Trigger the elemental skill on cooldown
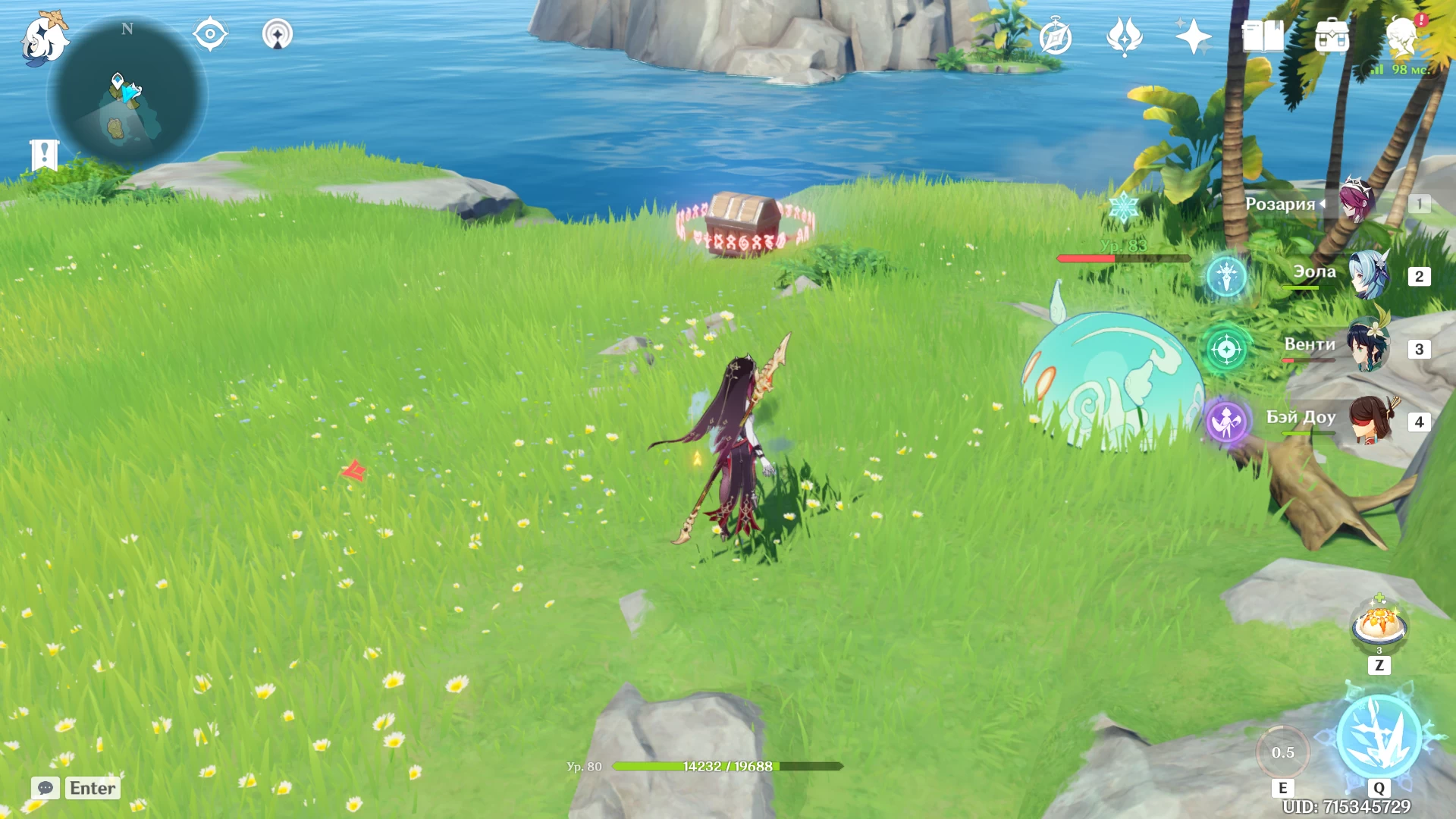The height and width of the screenshot is (819, 1456). (1282, 752)
